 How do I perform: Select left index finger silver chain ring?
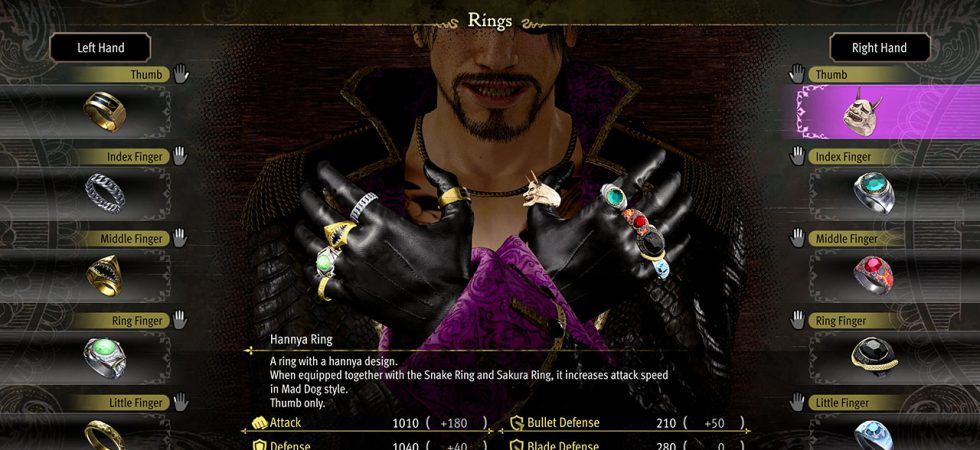coord(102,192)
